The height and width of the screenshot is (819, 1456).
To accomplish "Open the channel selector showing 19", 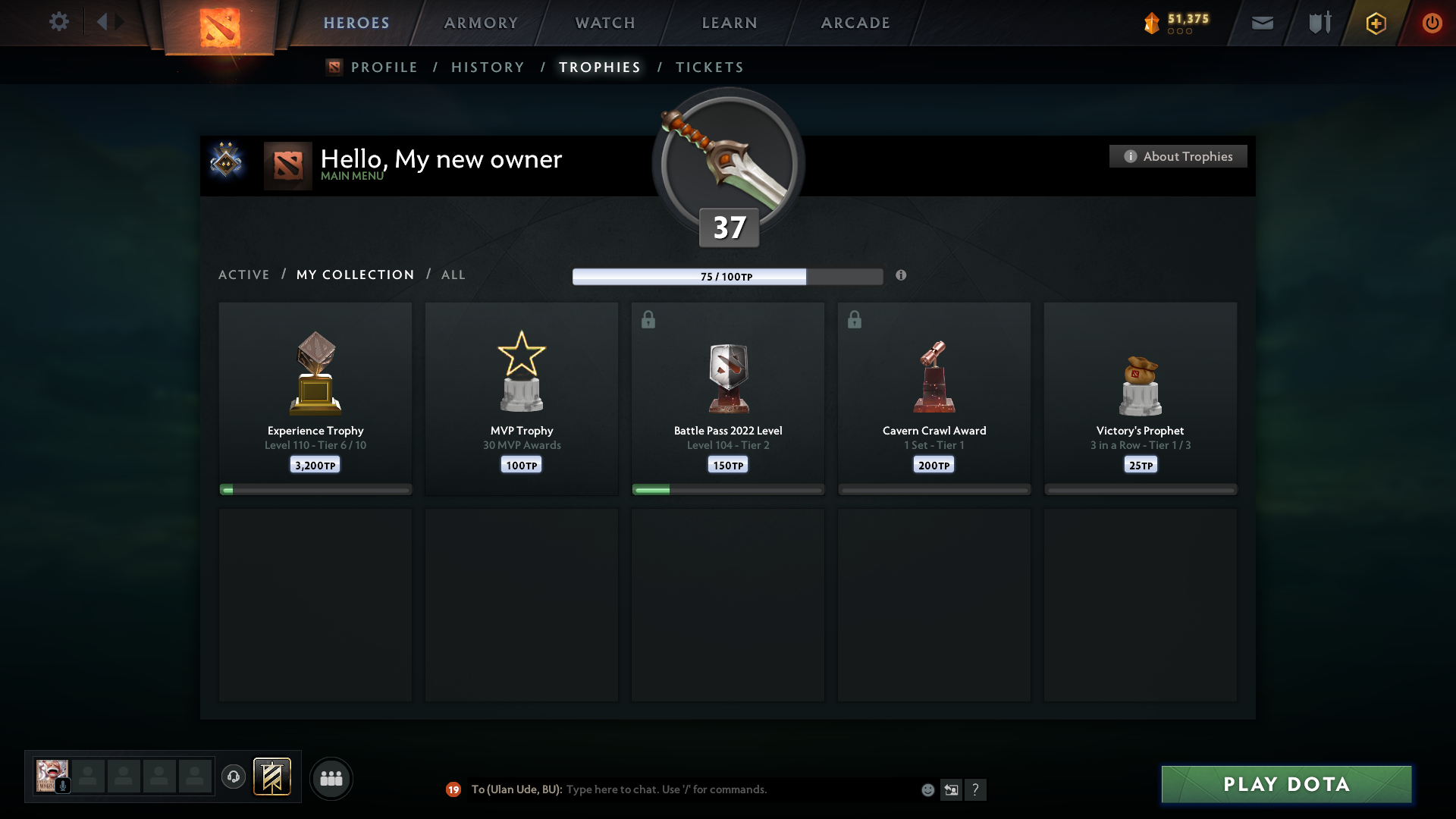I will tap(453, 789).
